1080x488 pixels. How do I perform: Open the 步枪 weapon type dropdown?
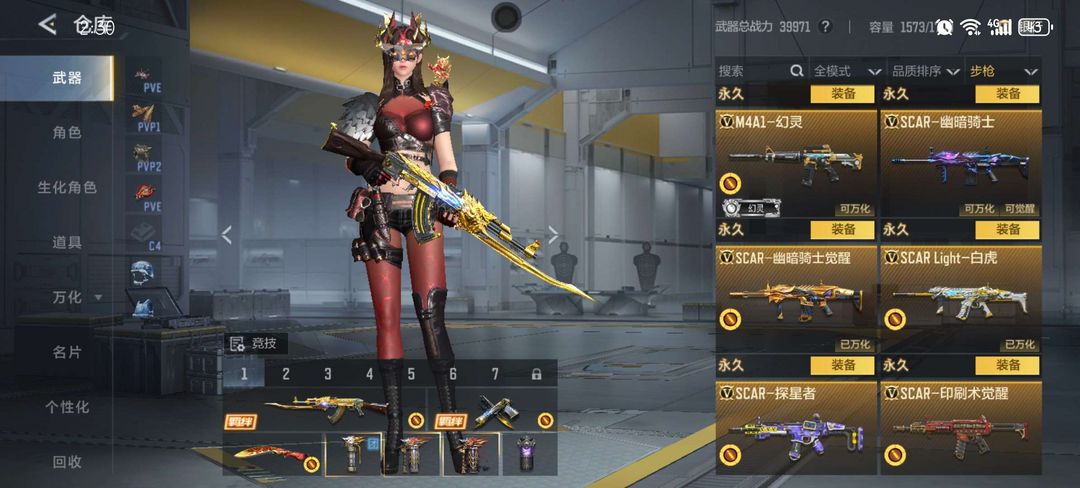[x=1001, y=71]
